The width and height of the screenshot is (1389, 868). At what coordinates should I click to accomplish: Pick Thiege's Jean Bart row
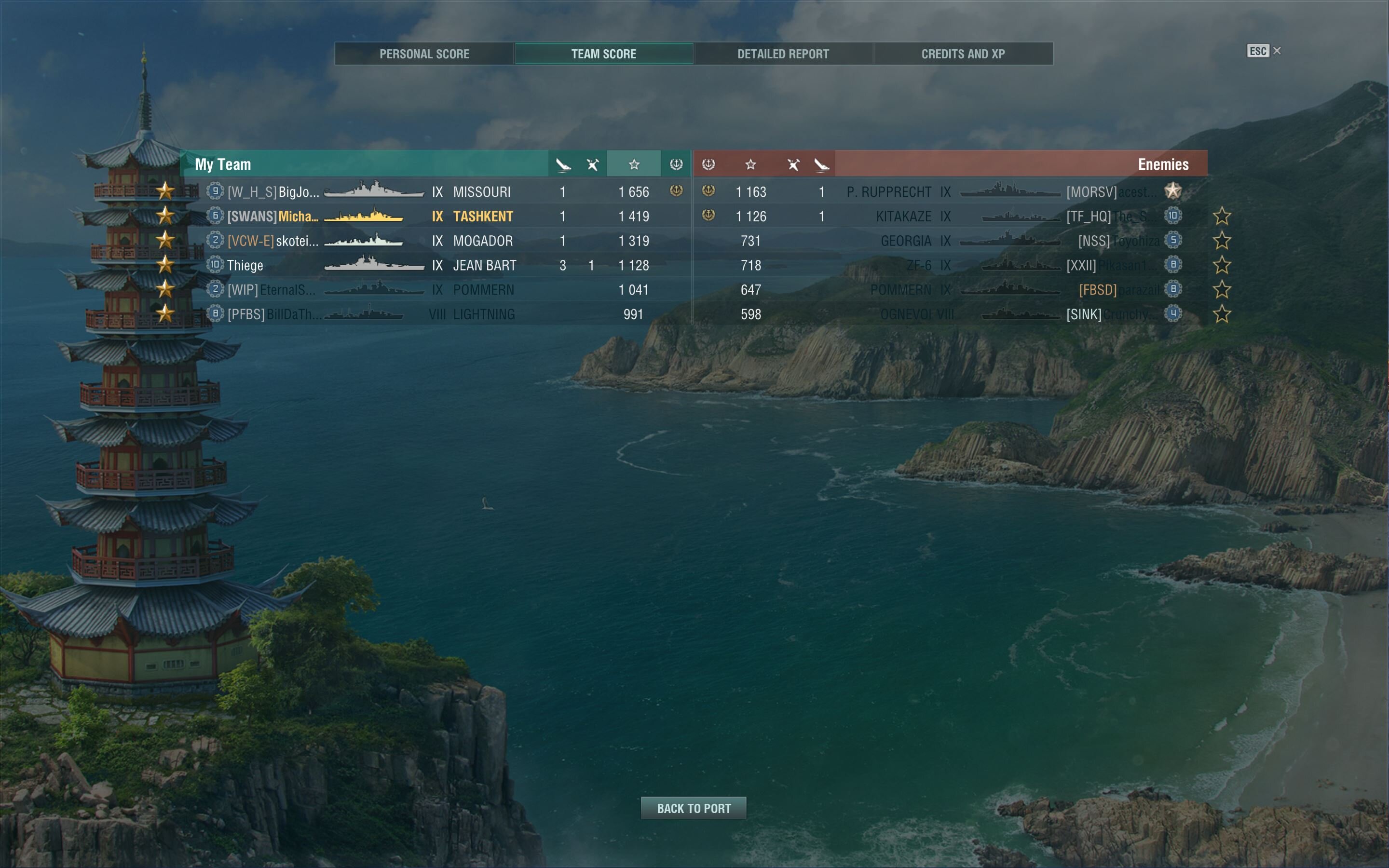coord(436,265)
